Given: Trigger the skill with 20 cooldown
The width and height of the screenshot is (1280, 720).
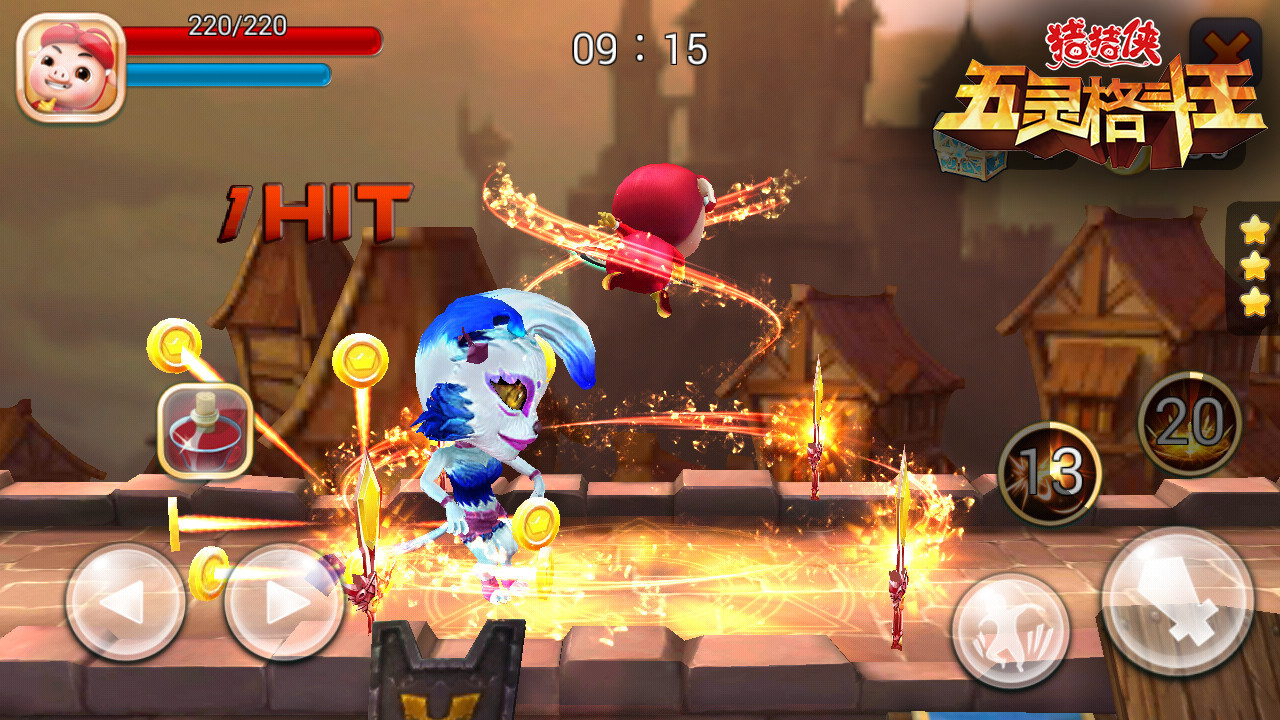Looking at the screenshot, I should pos(1190,424).
